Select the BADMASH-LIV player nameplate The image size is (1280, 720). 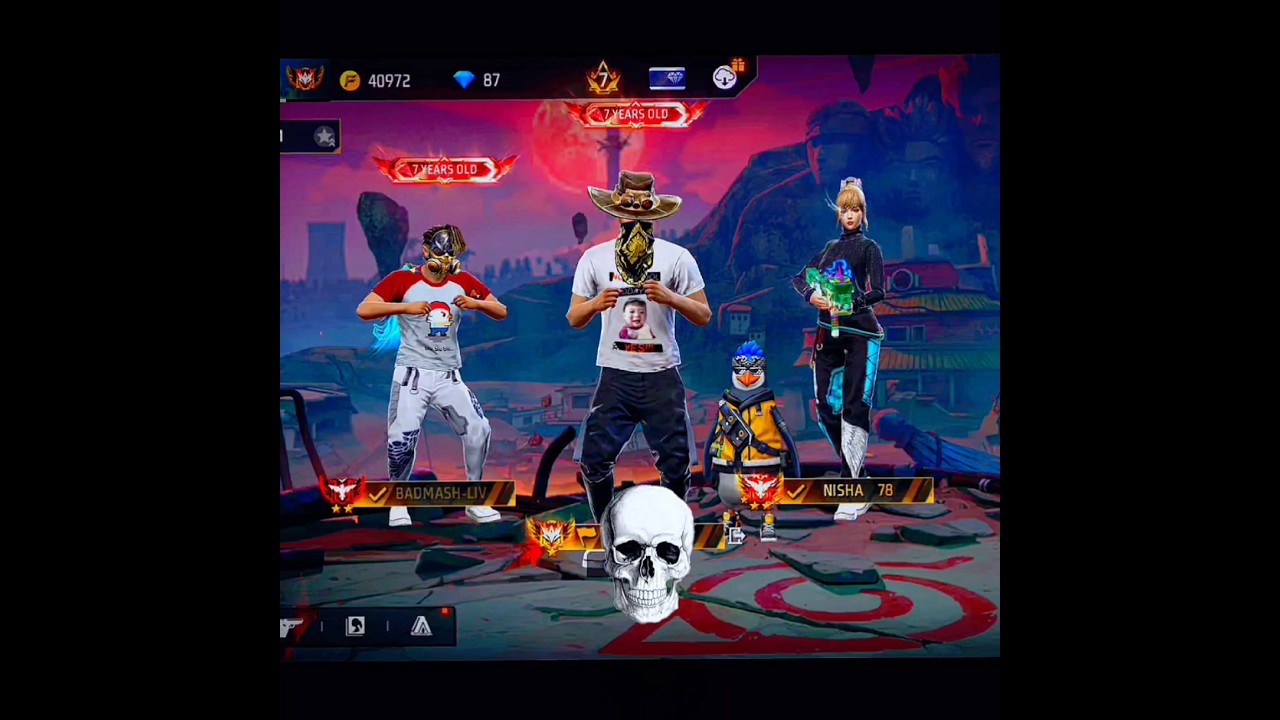(440, 493)
